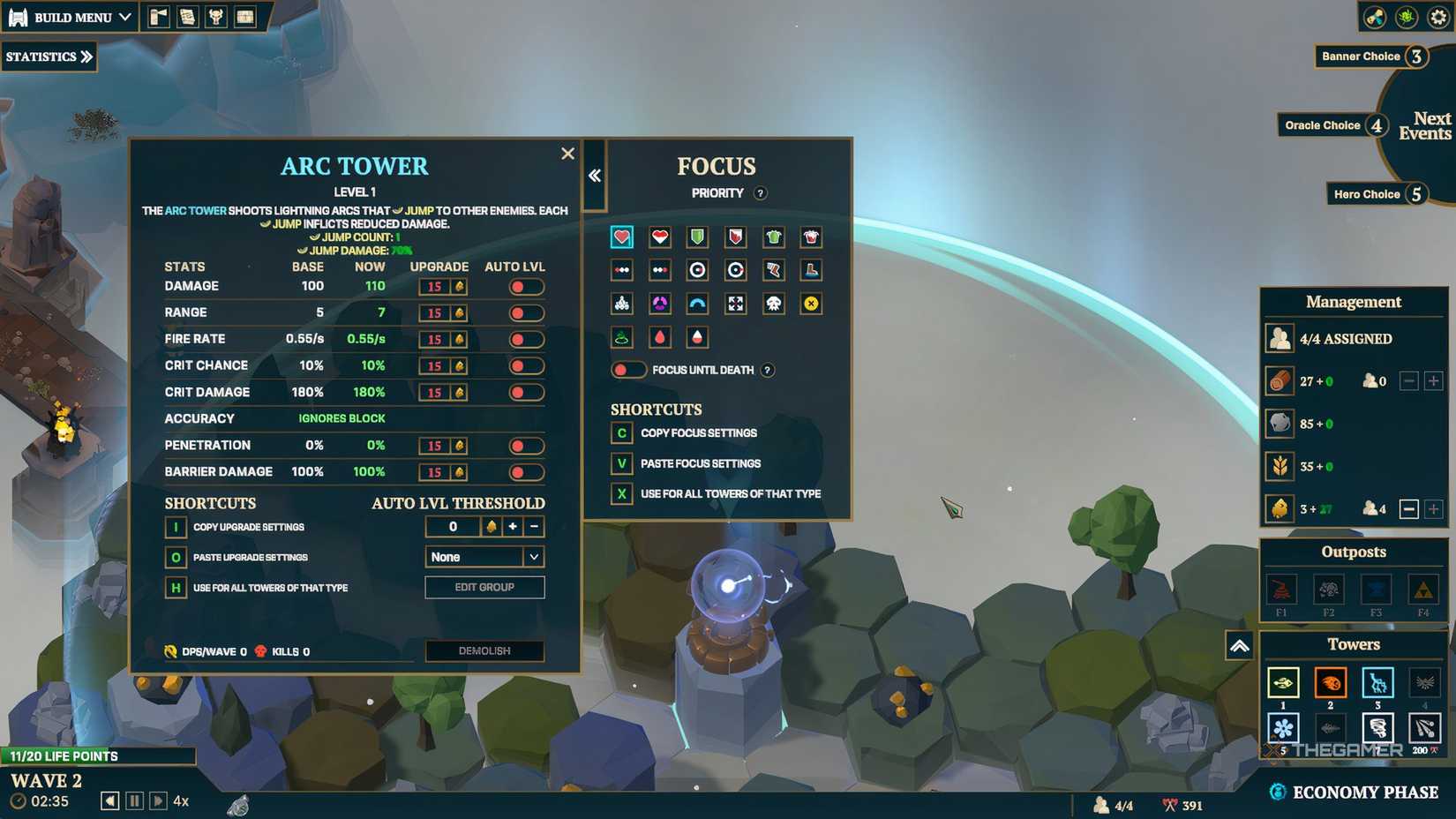Select the tornado tower icon
The width and height of the screenshot is (1456, 819).
tap(1377, 728)
